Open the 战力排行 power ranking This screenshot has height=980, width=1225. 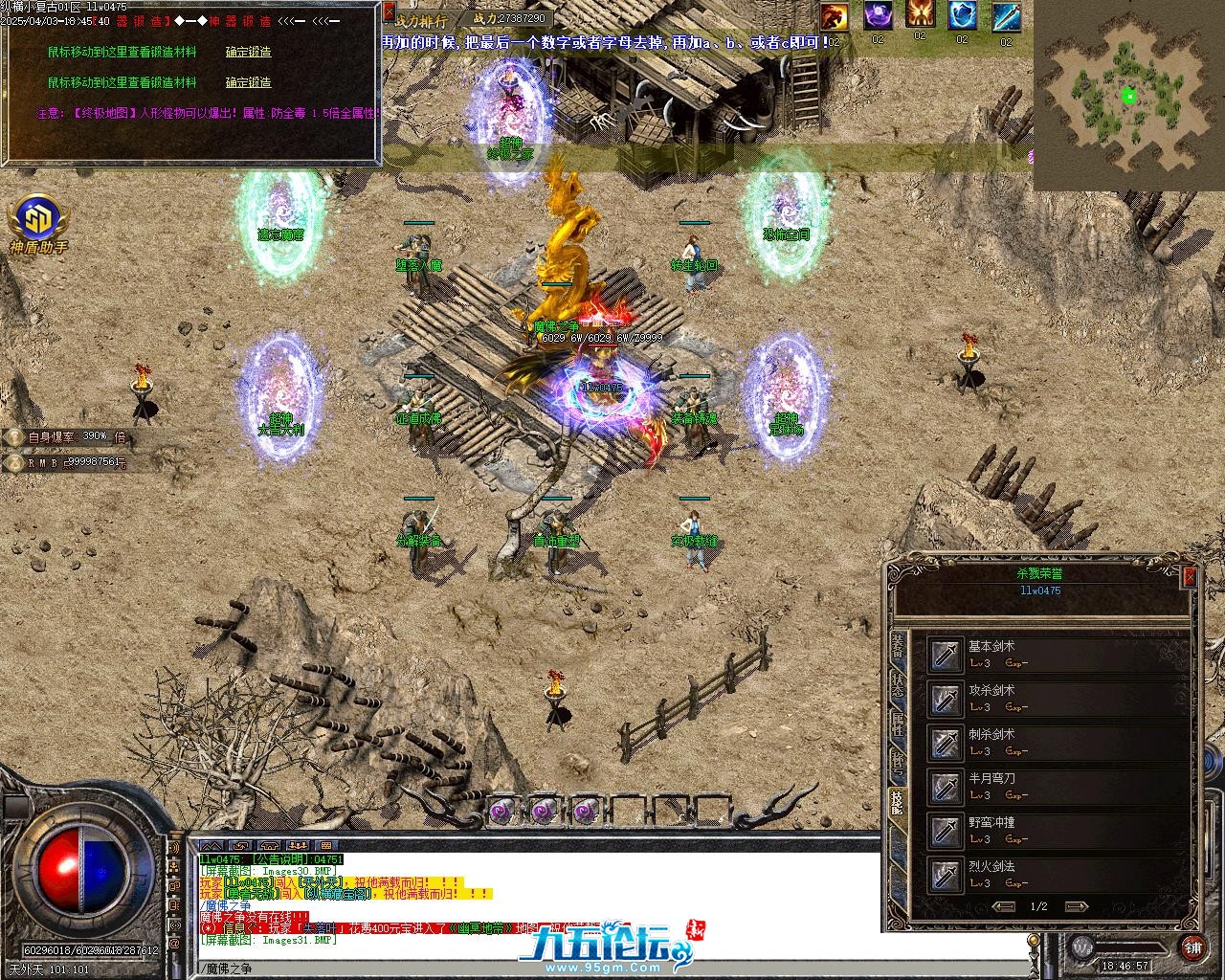point(420,19)
